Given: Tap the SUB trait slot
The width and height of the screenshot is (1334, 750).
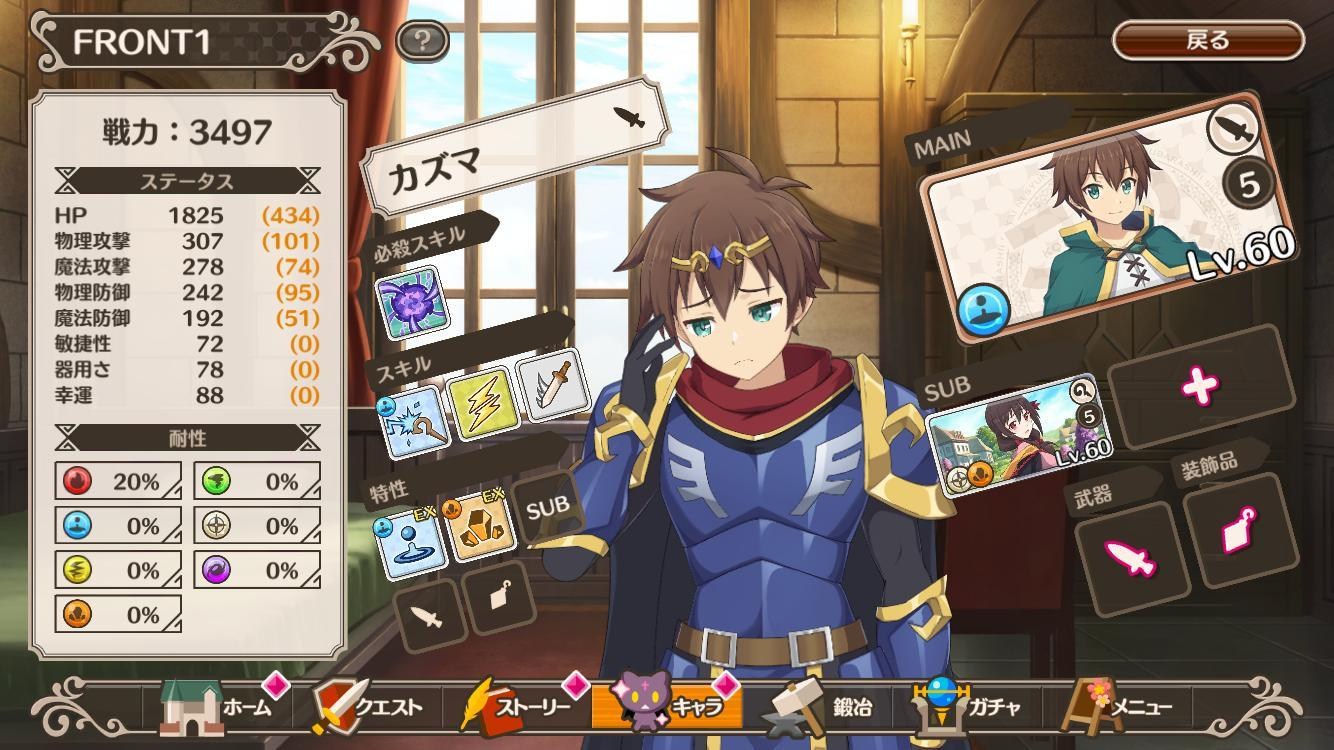Looking at the screenshot, I should [547, 505].
